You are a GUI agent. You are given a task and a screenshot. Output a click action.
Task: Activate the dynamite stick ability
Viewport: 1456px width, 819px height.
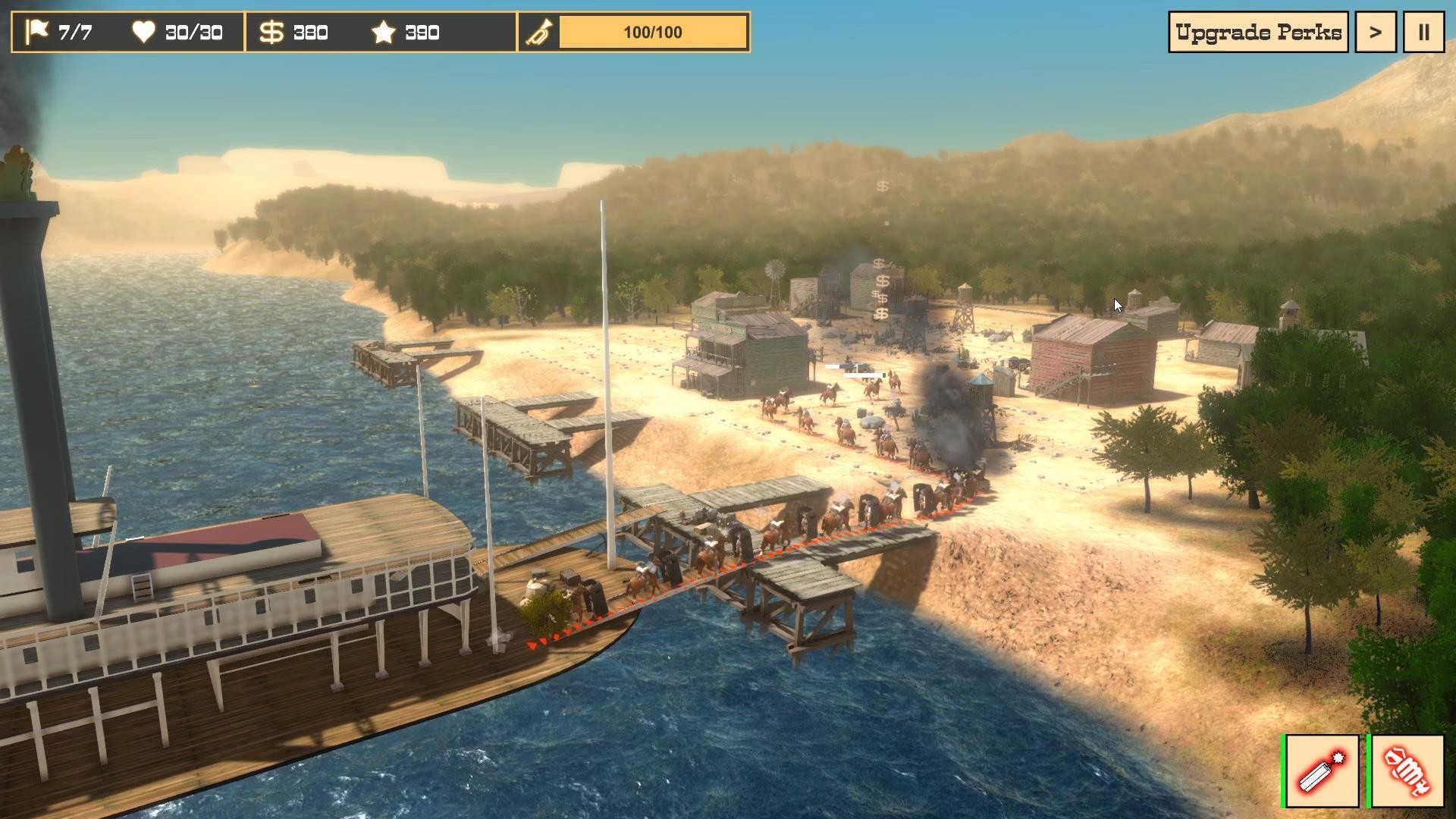tap(1322, 771)
